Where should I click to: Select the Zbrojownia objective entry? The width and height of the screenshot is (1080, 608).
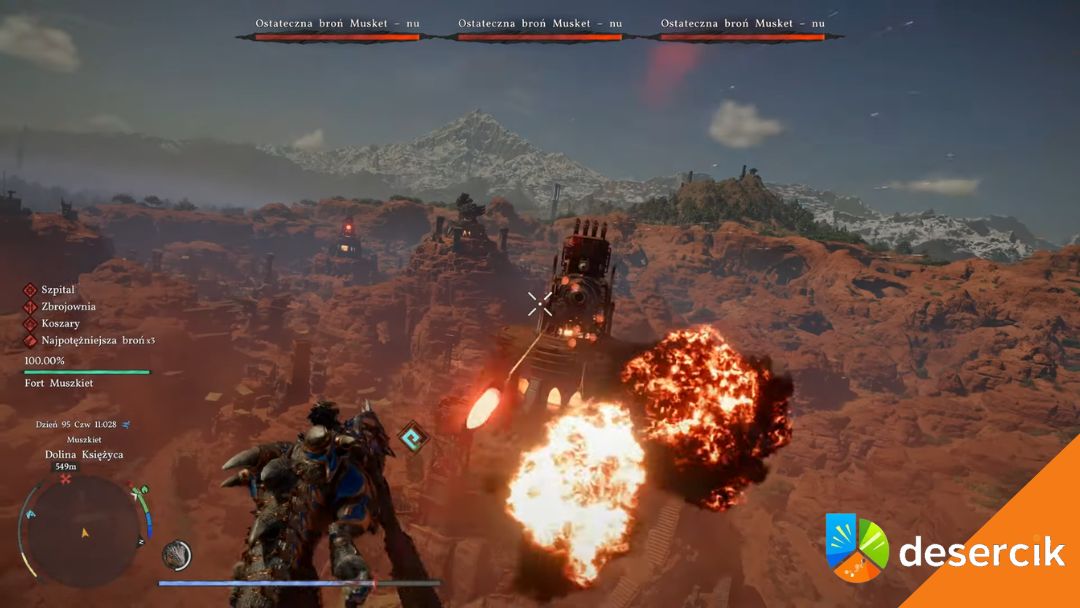pos(69,307)
